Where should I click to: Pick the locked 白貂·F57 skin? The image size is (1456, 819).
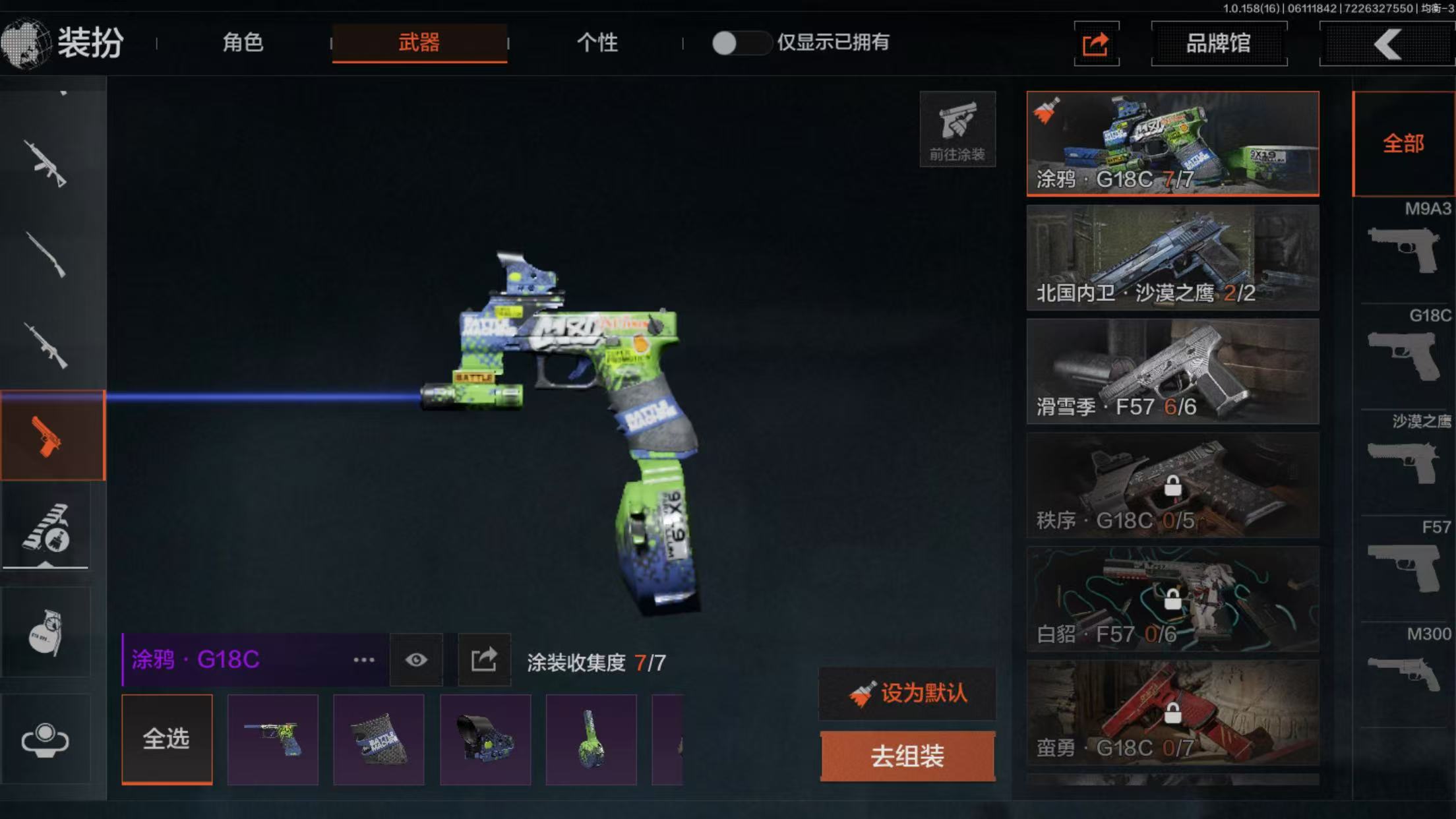click(x=1172, y=599)
